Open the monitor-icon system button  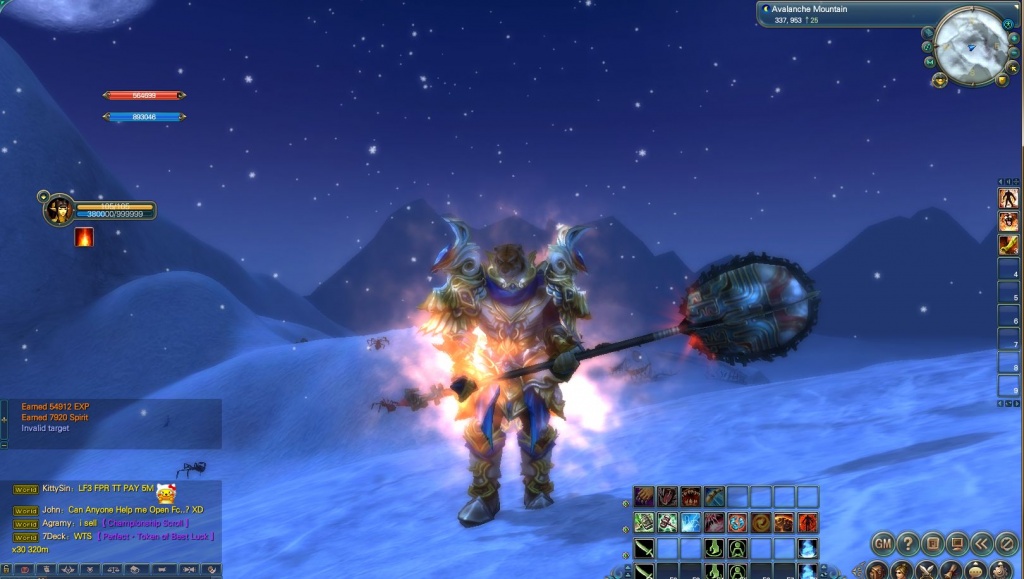click(956, 544)
